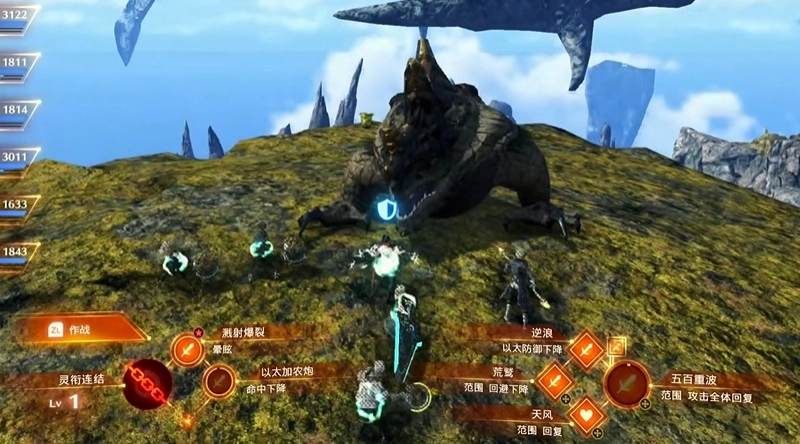Use the 天风 heart healing art
Image resolution: width=800 pixels, height=444 pixels.
tap(587, 413)
